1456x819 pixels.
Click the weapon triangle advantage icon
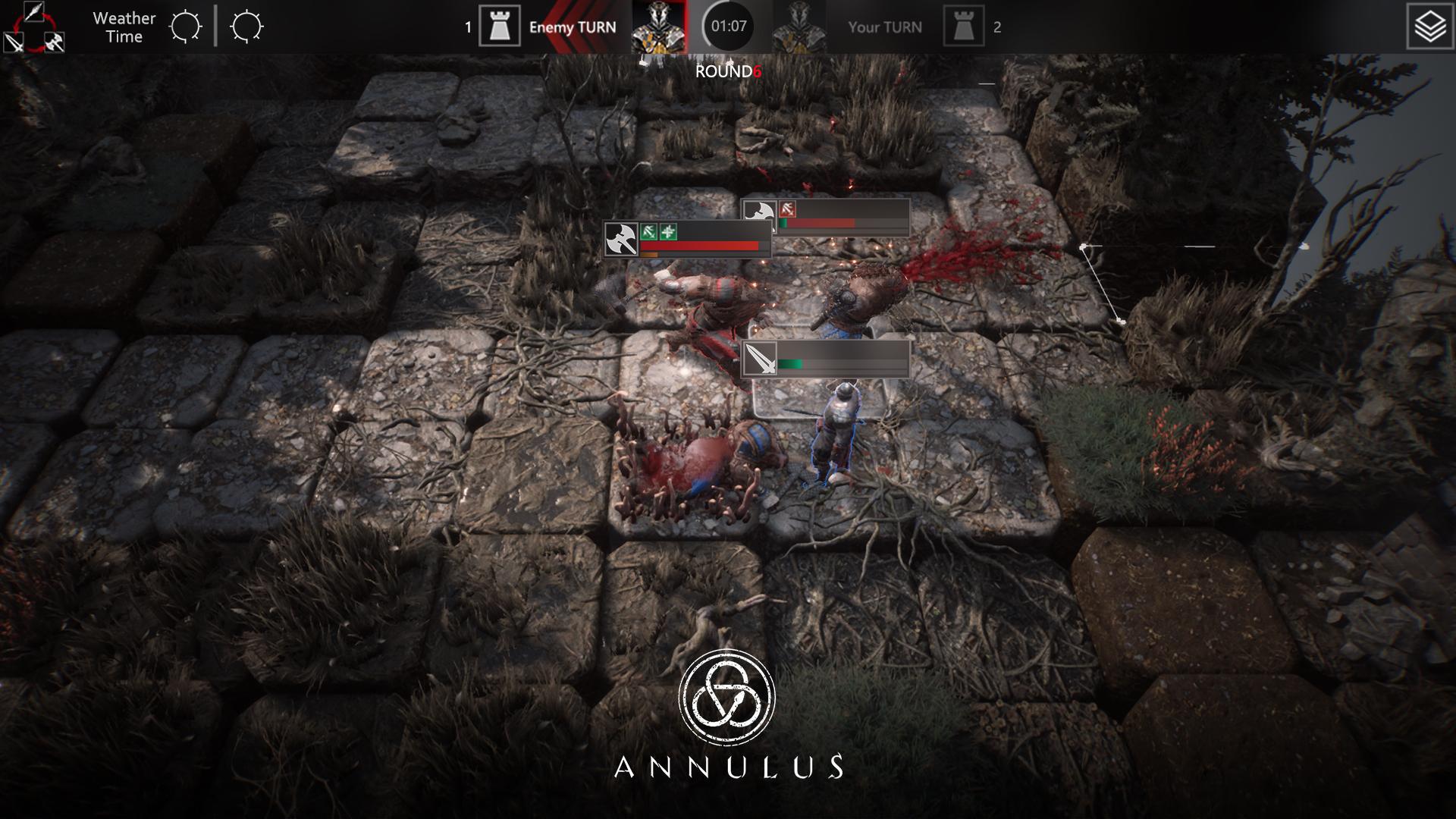point(34,27)
